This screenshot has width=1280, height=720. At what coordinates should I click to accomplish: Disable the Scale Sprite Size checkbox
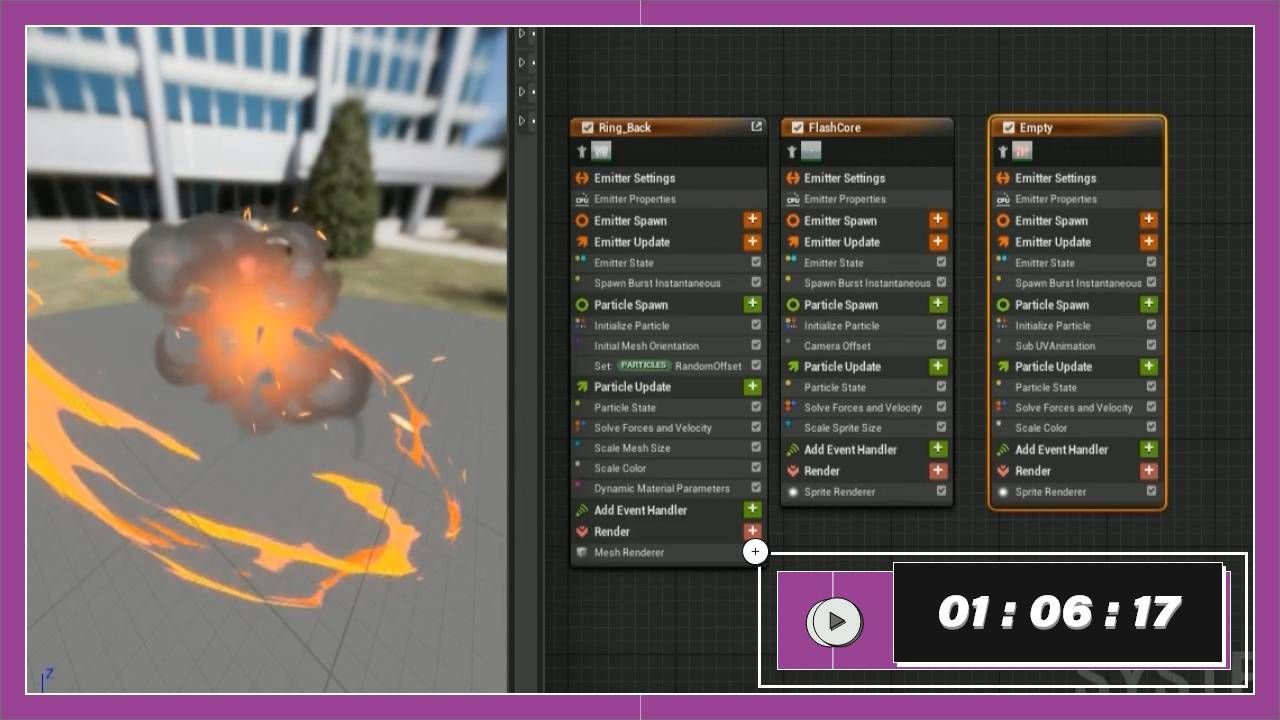[941, 428]
